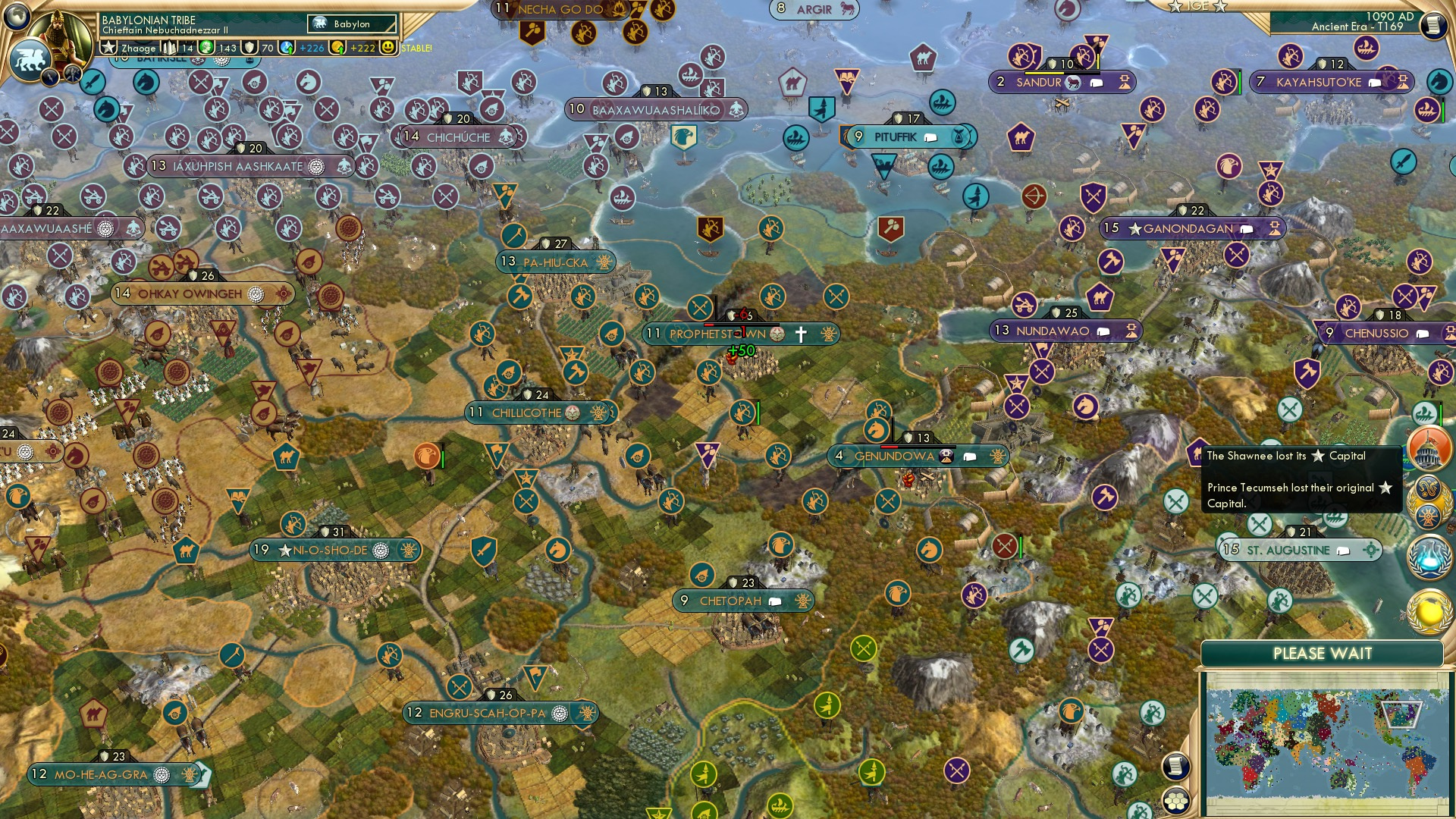Toggle strategic view with the globe button top-left

tap(16, 17)
